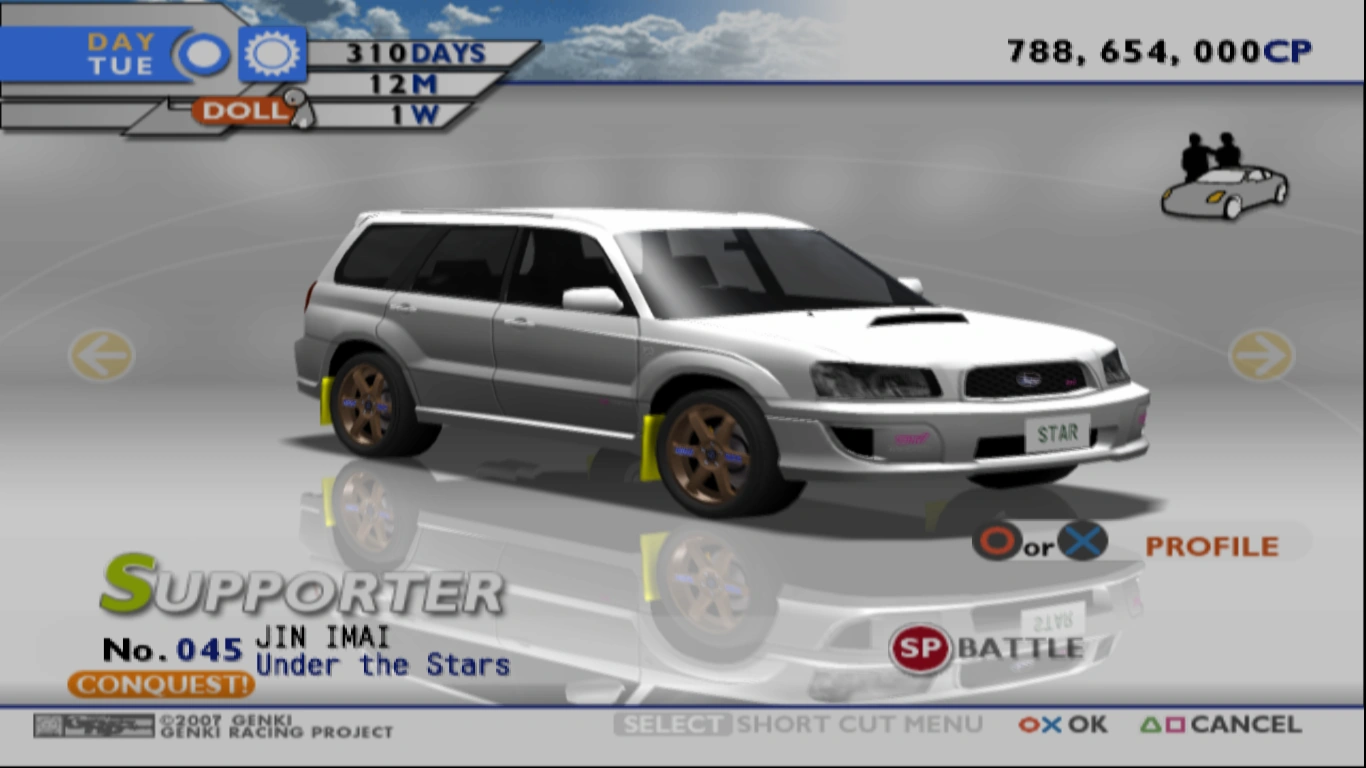This screenshot has width=1366, height=768.
Task: Select the blue weather orb icon
Action: pyautogui.click(x=202, y=53)
